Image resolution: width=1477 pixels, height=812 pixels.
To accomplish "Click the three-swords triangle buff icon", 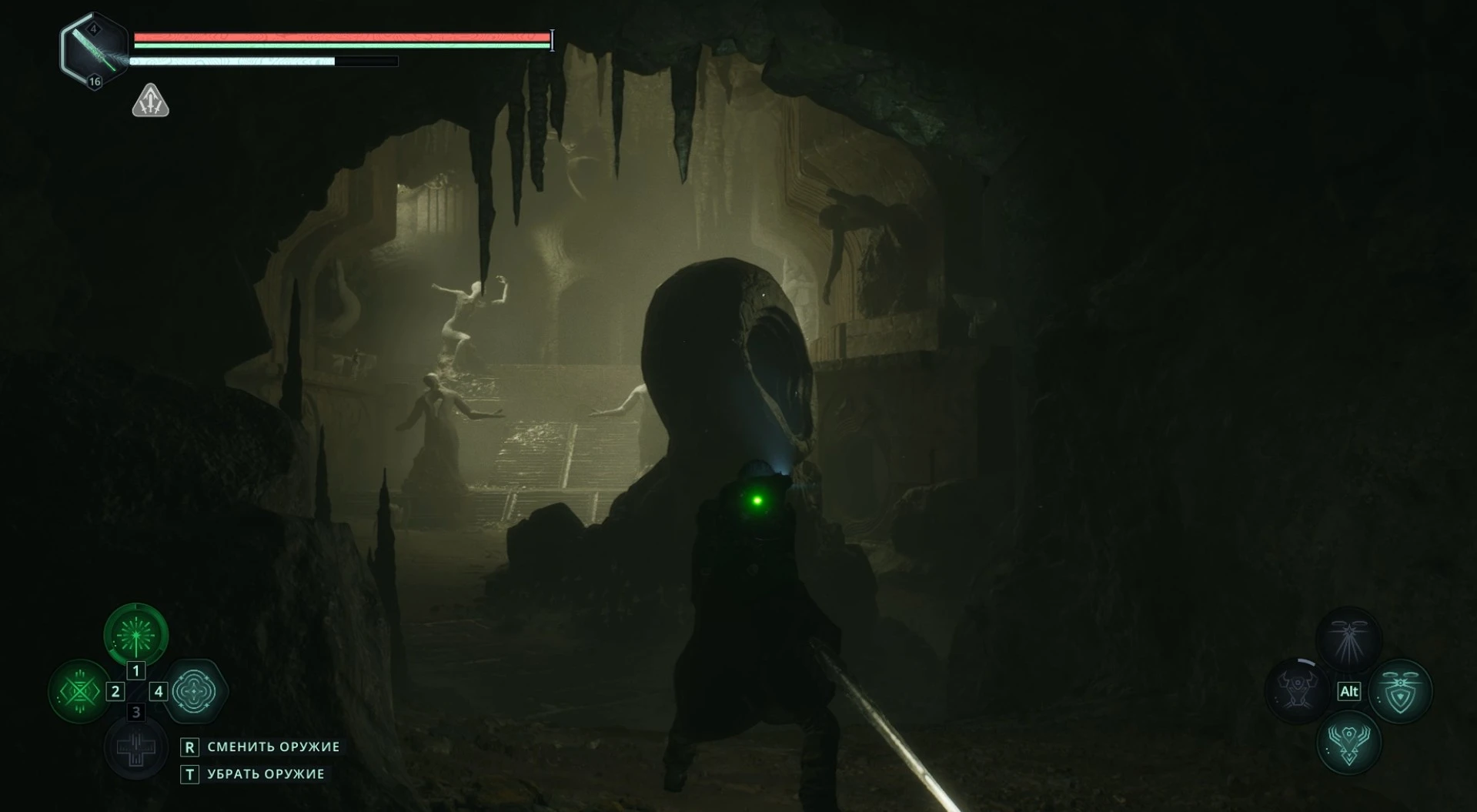I will [x=150, y=101].
